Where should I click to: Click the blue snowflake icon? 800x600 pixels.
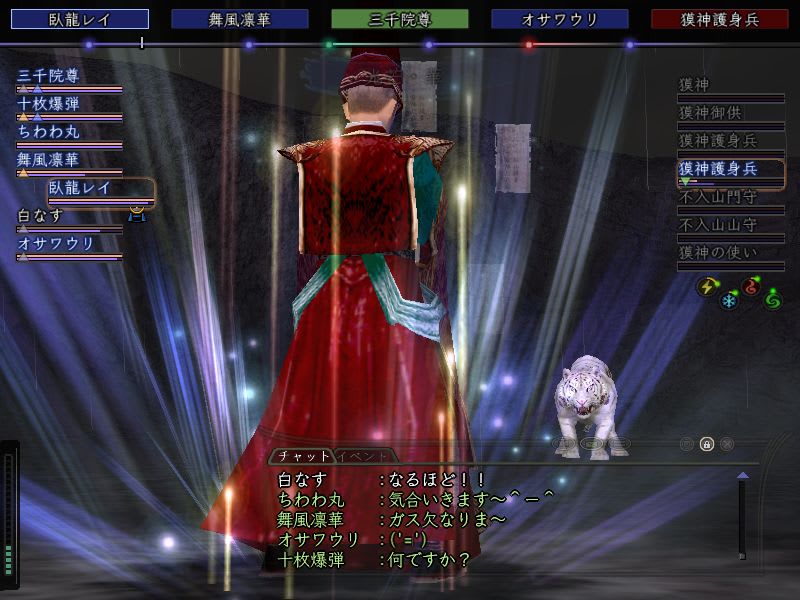pyautogui.click(x=729, y=300)
